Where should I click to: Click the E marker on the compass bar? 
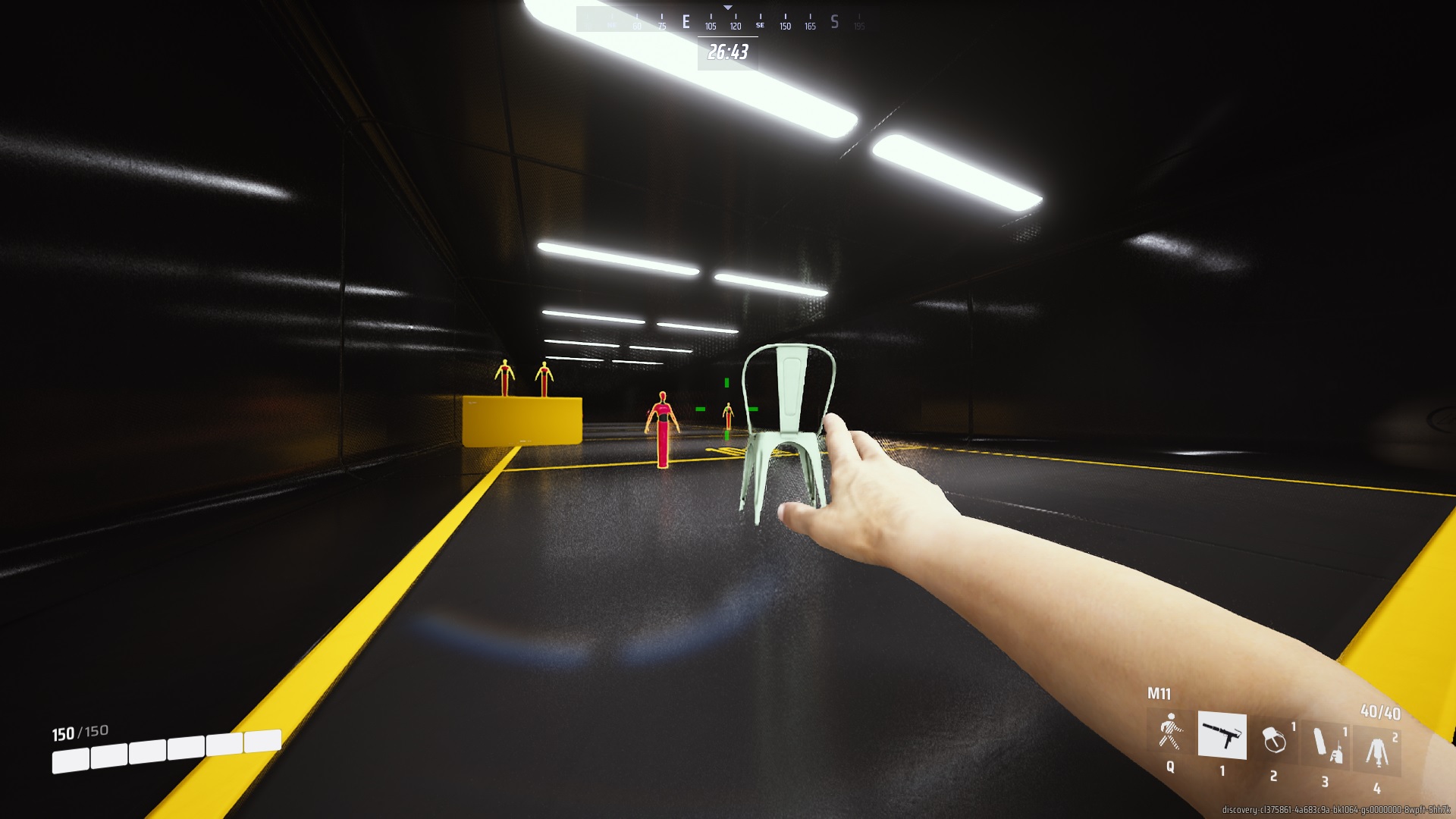click(686, 23)
